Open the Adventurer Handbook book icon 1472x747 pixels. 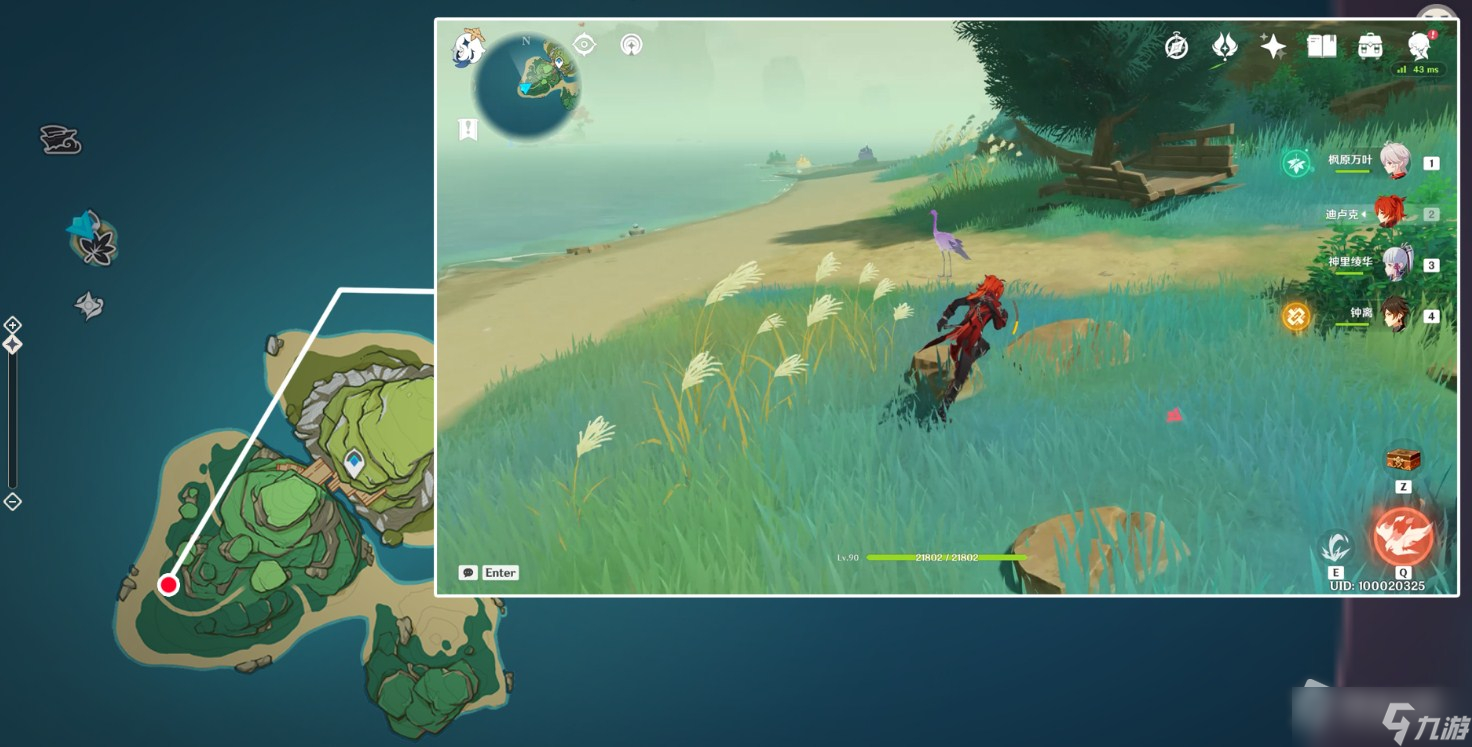[x=1322, y=46]
